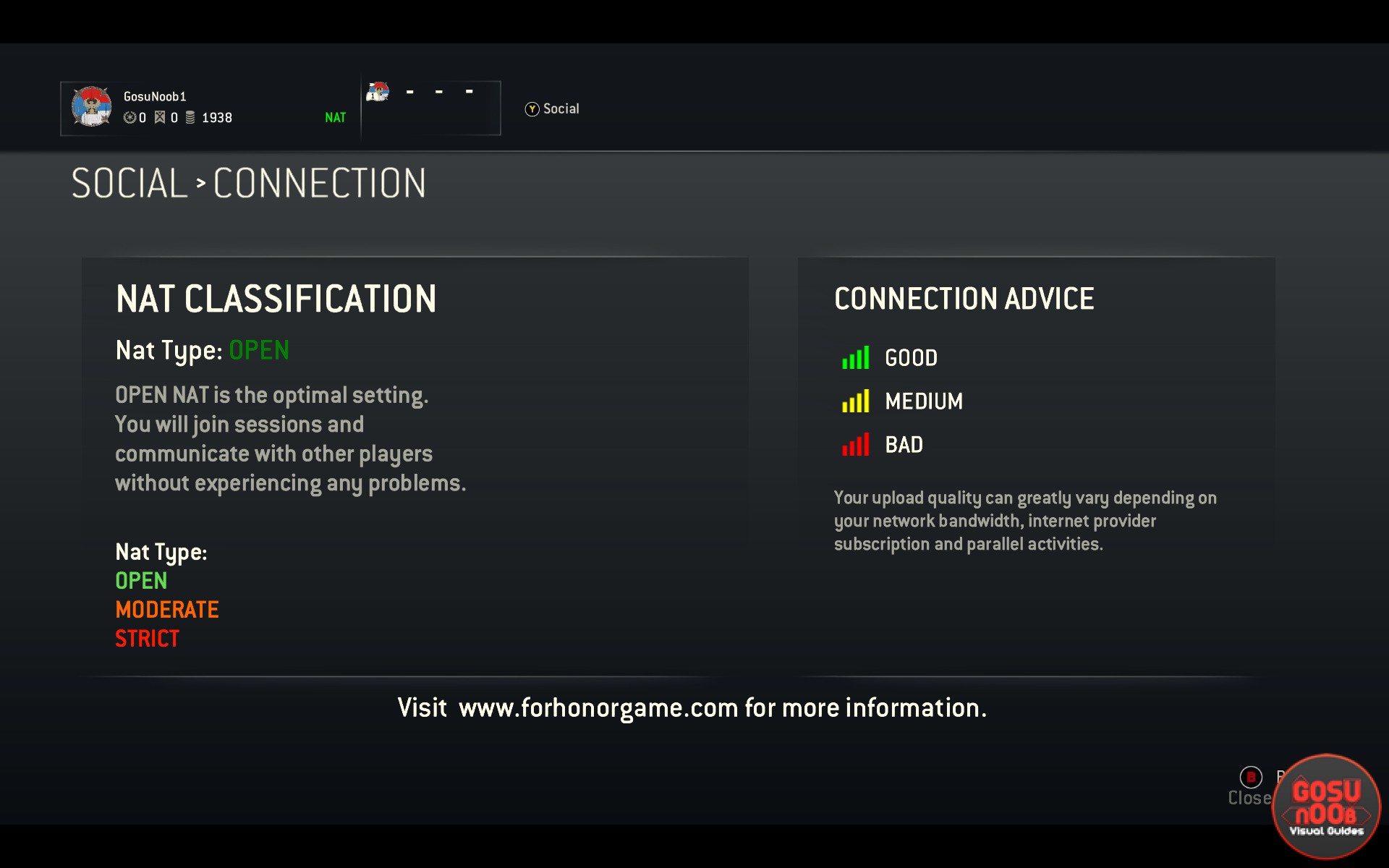Click the GOOD connection quality level indicator
The width and height of the screenshot is (1389, 868).
point(911,357)
